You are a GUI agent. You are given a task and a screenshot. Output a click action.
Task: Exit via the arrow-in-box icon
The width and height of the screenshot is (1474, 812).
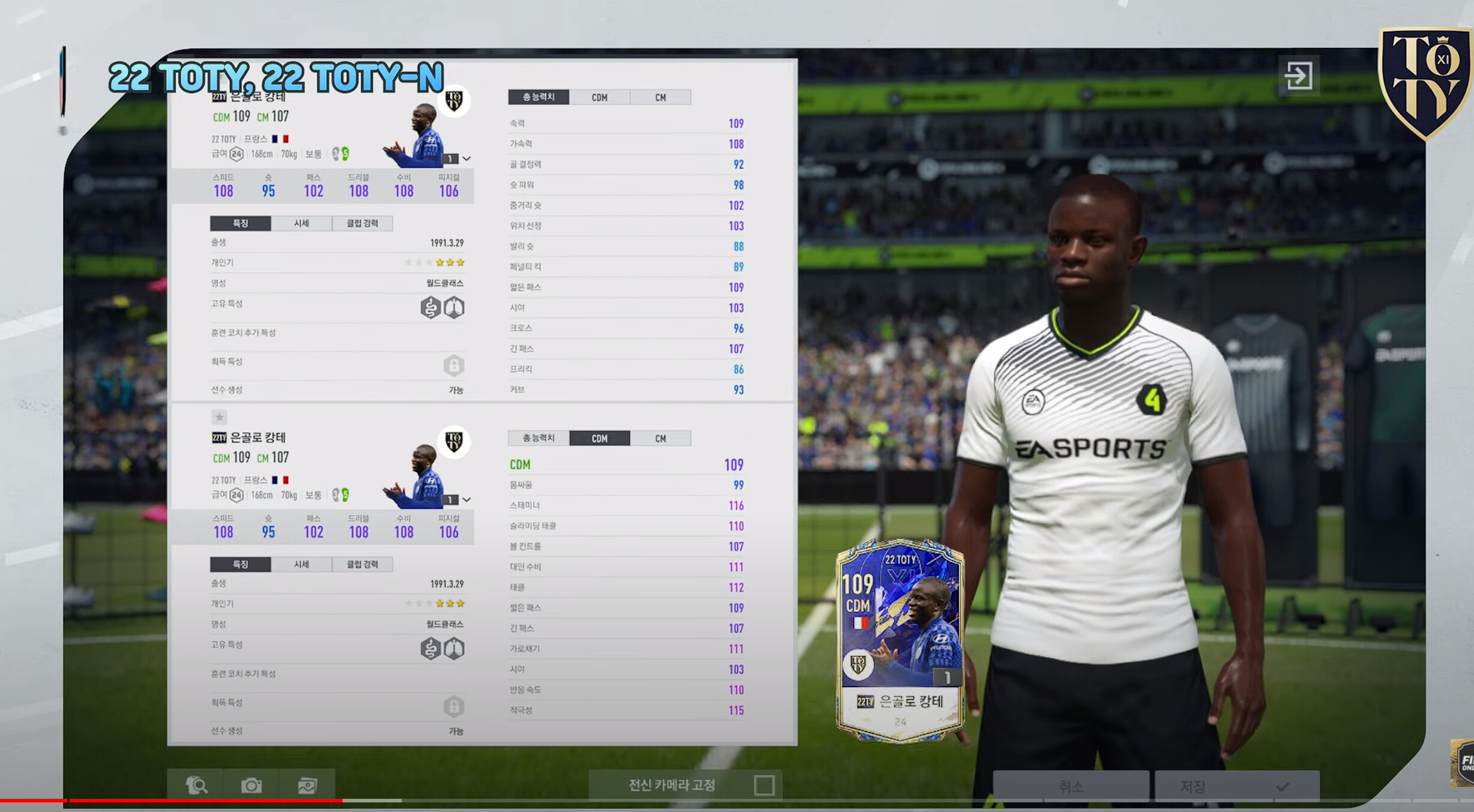tap(1298, 76)
